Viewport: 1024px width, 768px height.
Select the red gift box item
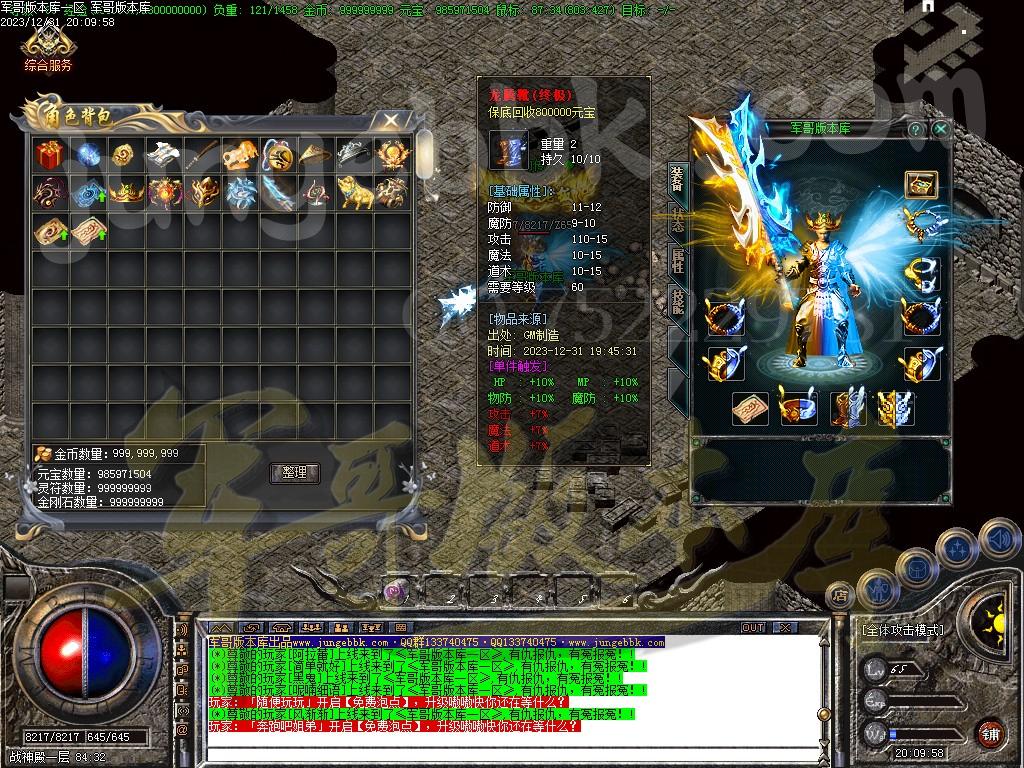pyautogui.click(x=50, y=154)
